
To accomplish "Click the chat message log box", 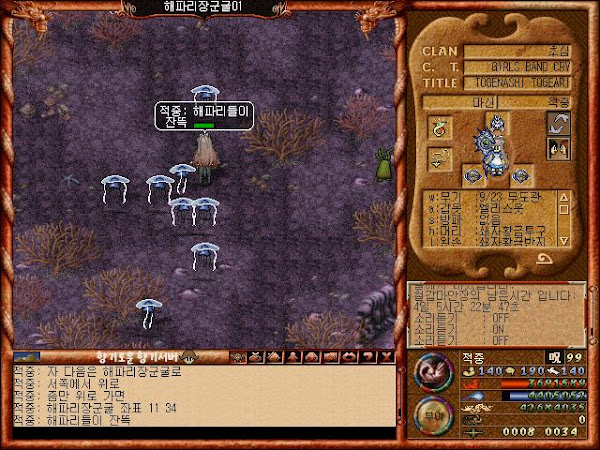I will [200, 395].
